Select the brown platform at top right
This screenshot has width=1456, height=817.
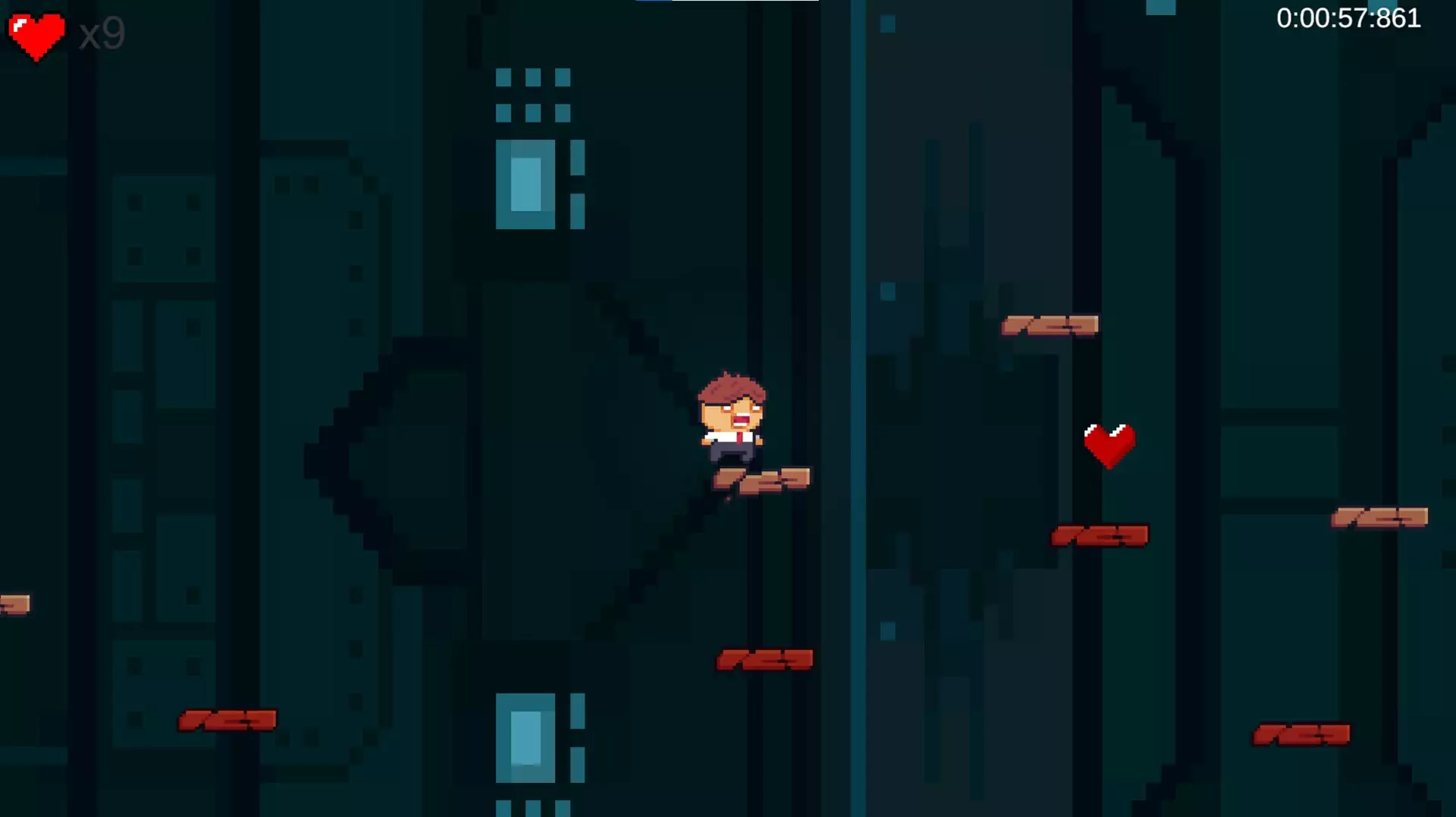tap(1050, 324)
